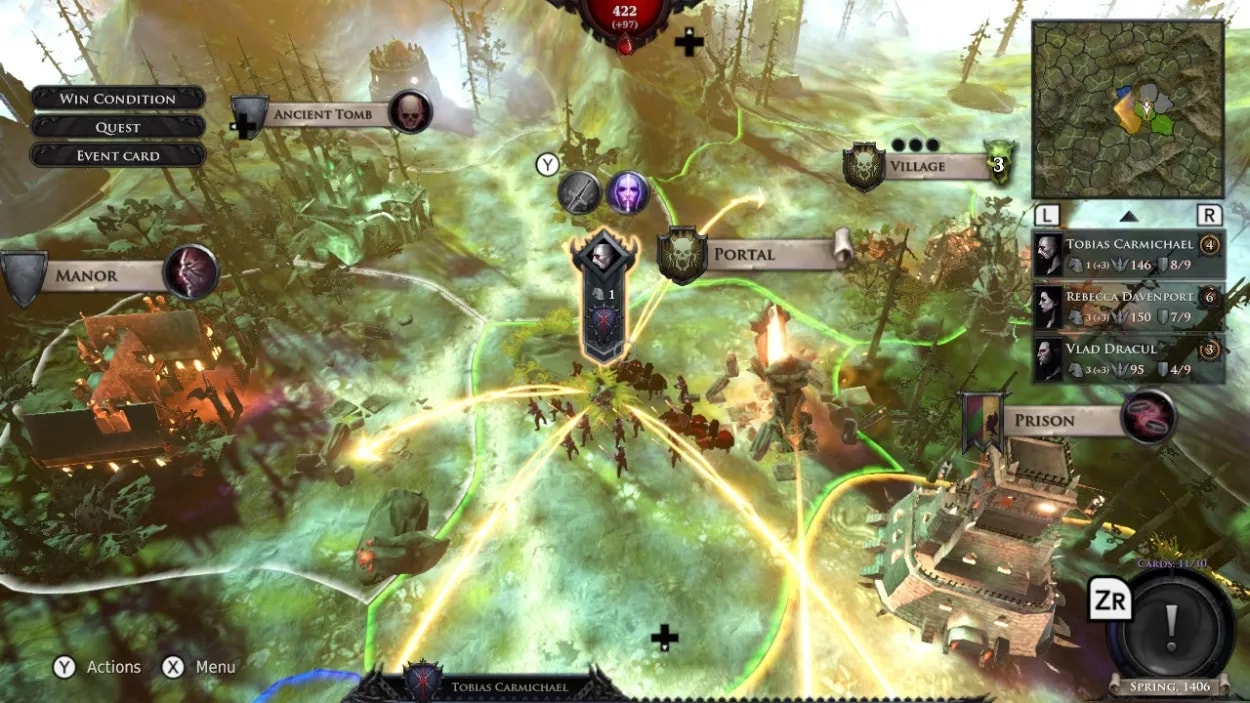Open the Quest panel

coord(118,127)
